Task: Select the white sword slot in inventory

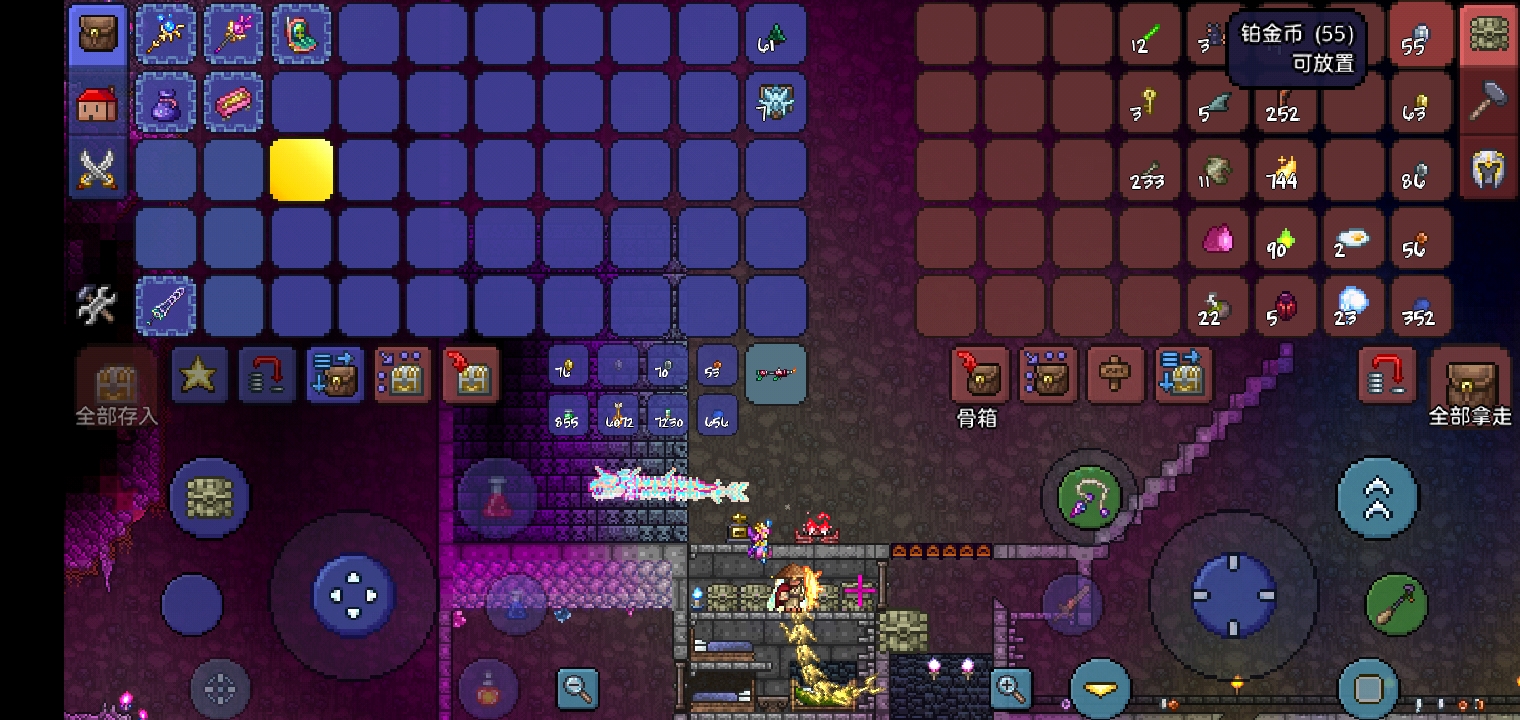Action: click(165, 306)
